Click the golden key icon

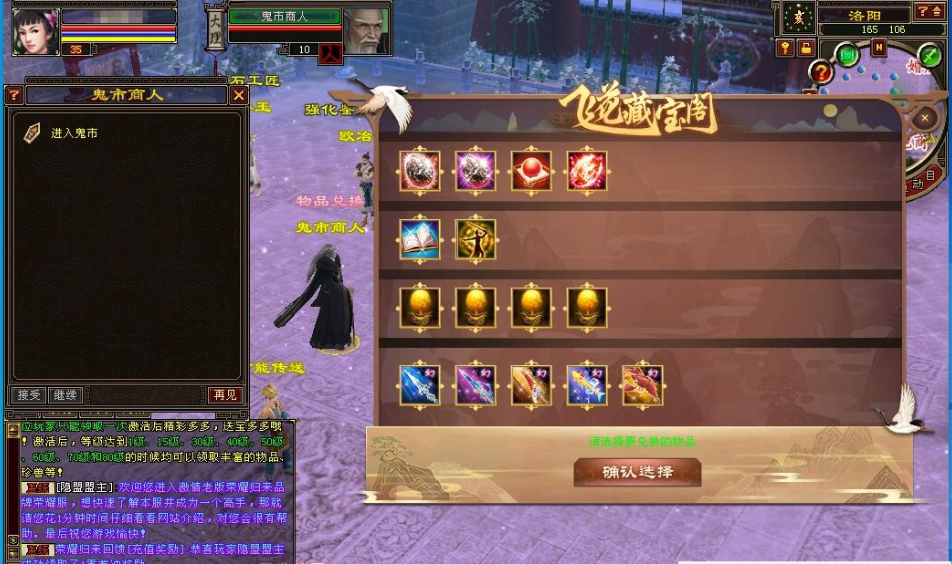point(785,48)
